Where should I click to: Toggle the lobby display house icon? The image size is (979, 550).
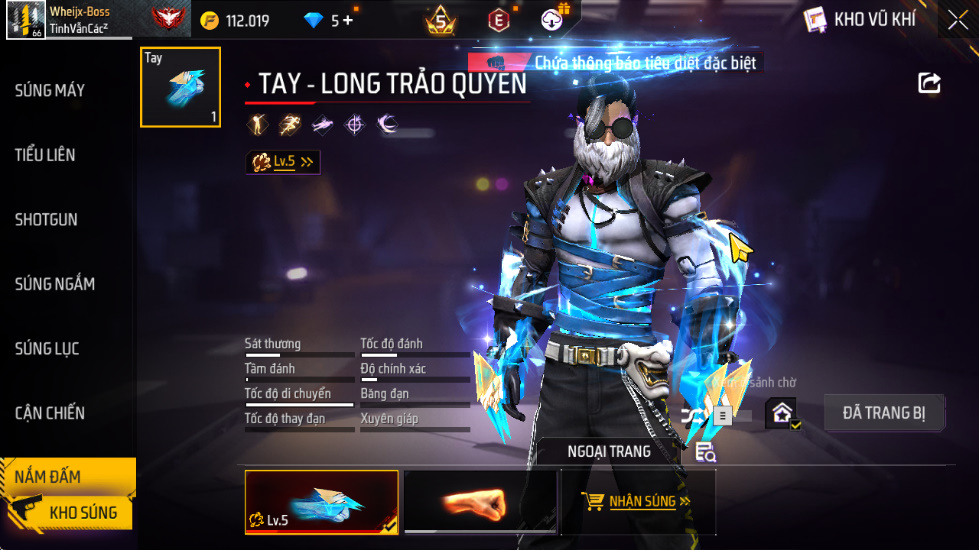(x=782, y=413)
